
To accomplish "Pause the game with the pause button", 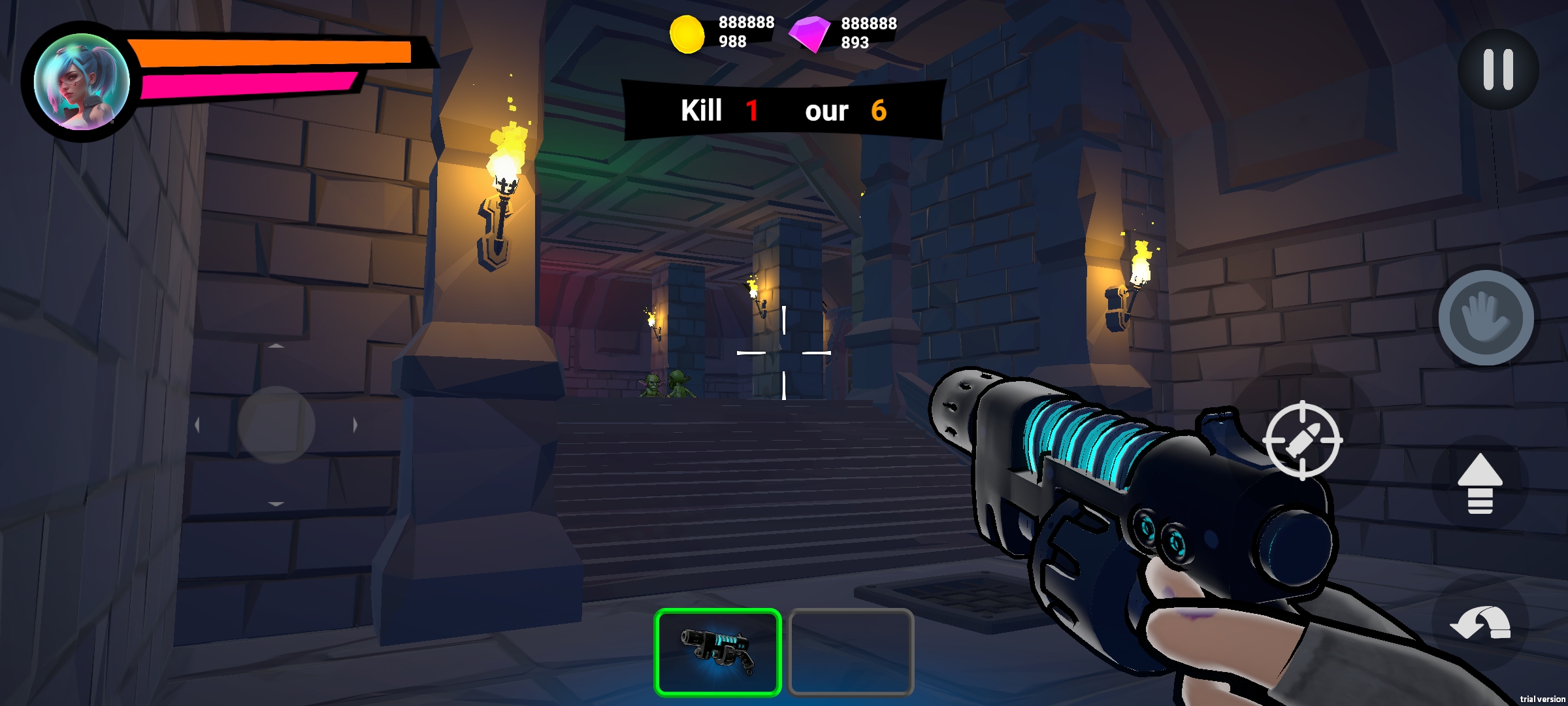I will [x=1497, y=69].
